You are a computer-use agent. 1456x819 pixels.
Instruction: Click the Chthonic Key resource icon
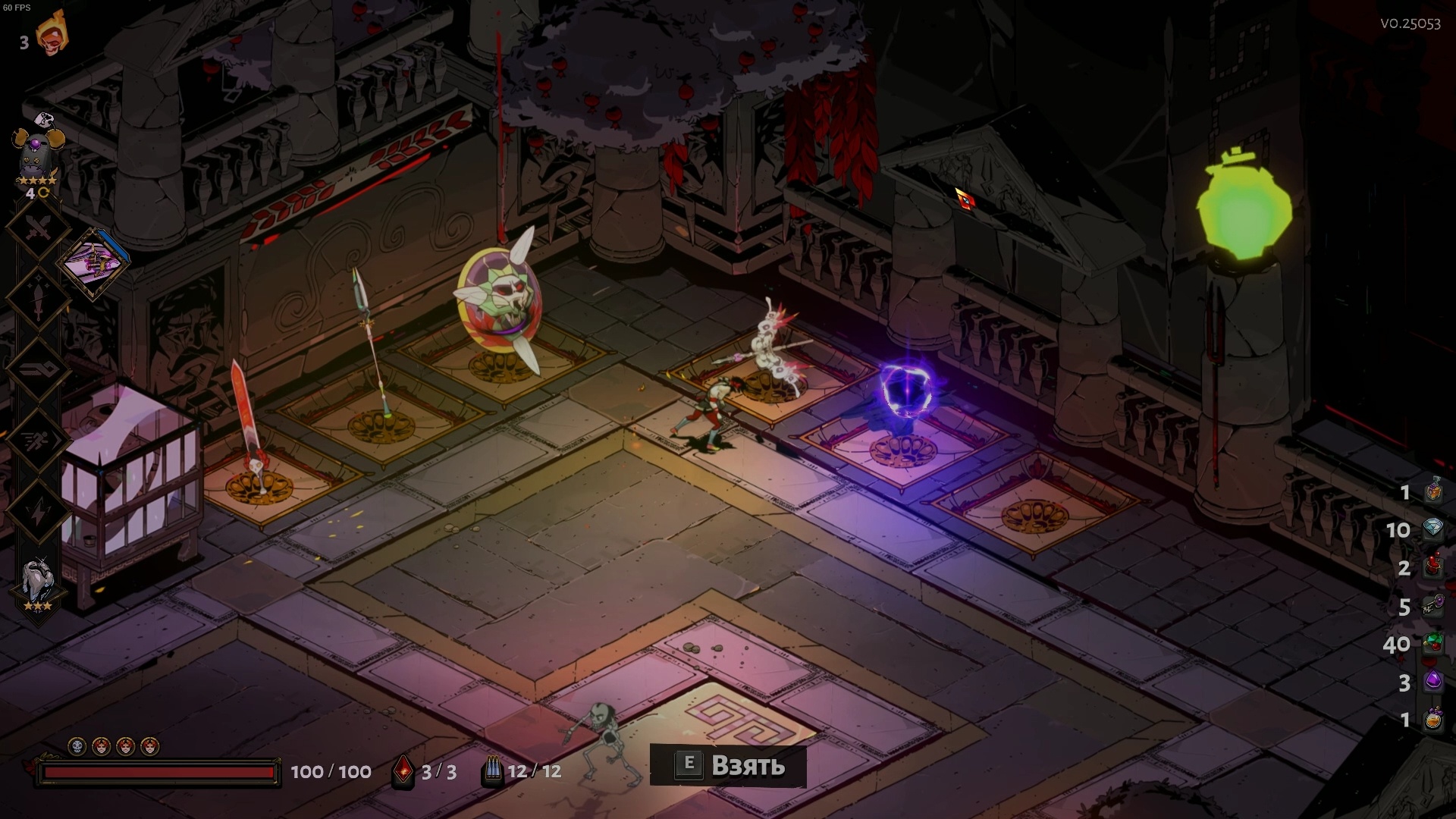(x=1432, y=606)
